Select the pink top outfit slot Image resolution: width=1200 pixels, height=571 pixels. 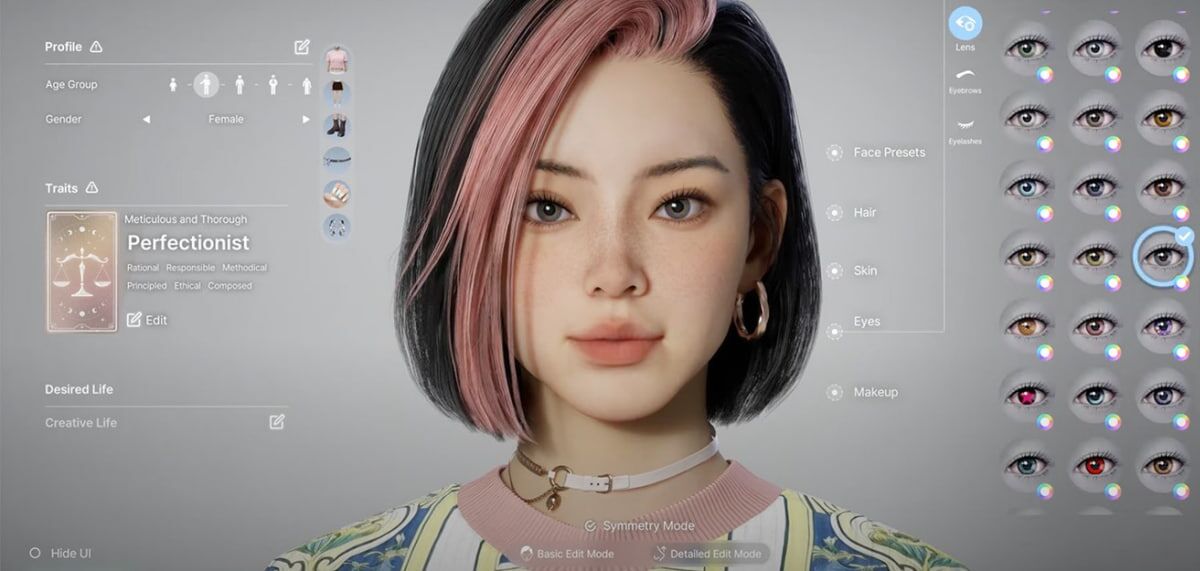(x=337, y=59)
